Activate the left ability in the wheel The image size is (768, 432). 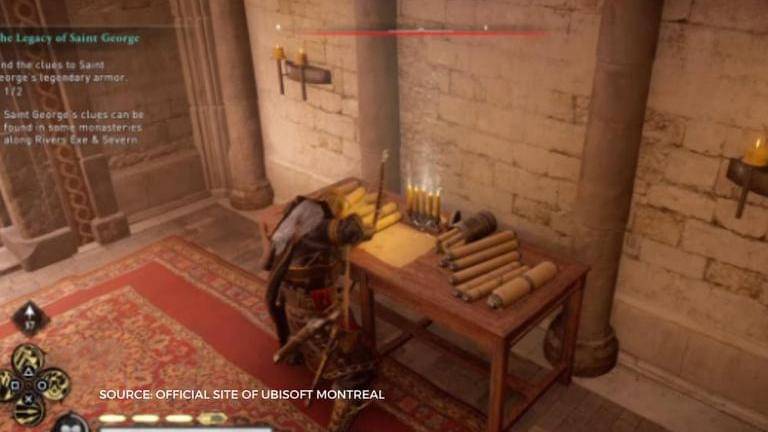4,383
